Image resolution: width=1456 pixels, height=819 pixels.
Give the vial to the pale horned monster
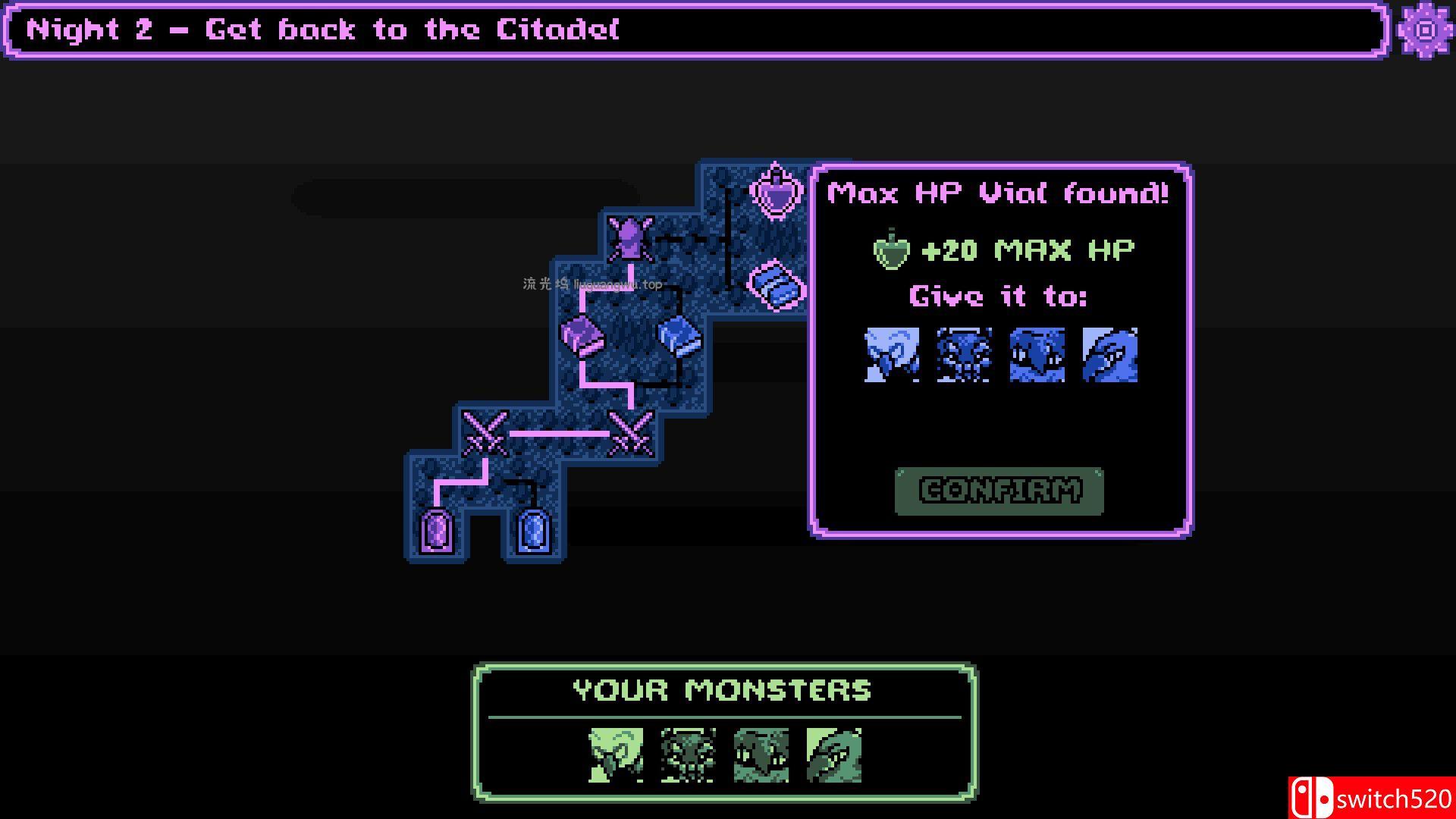pos(892,355)
